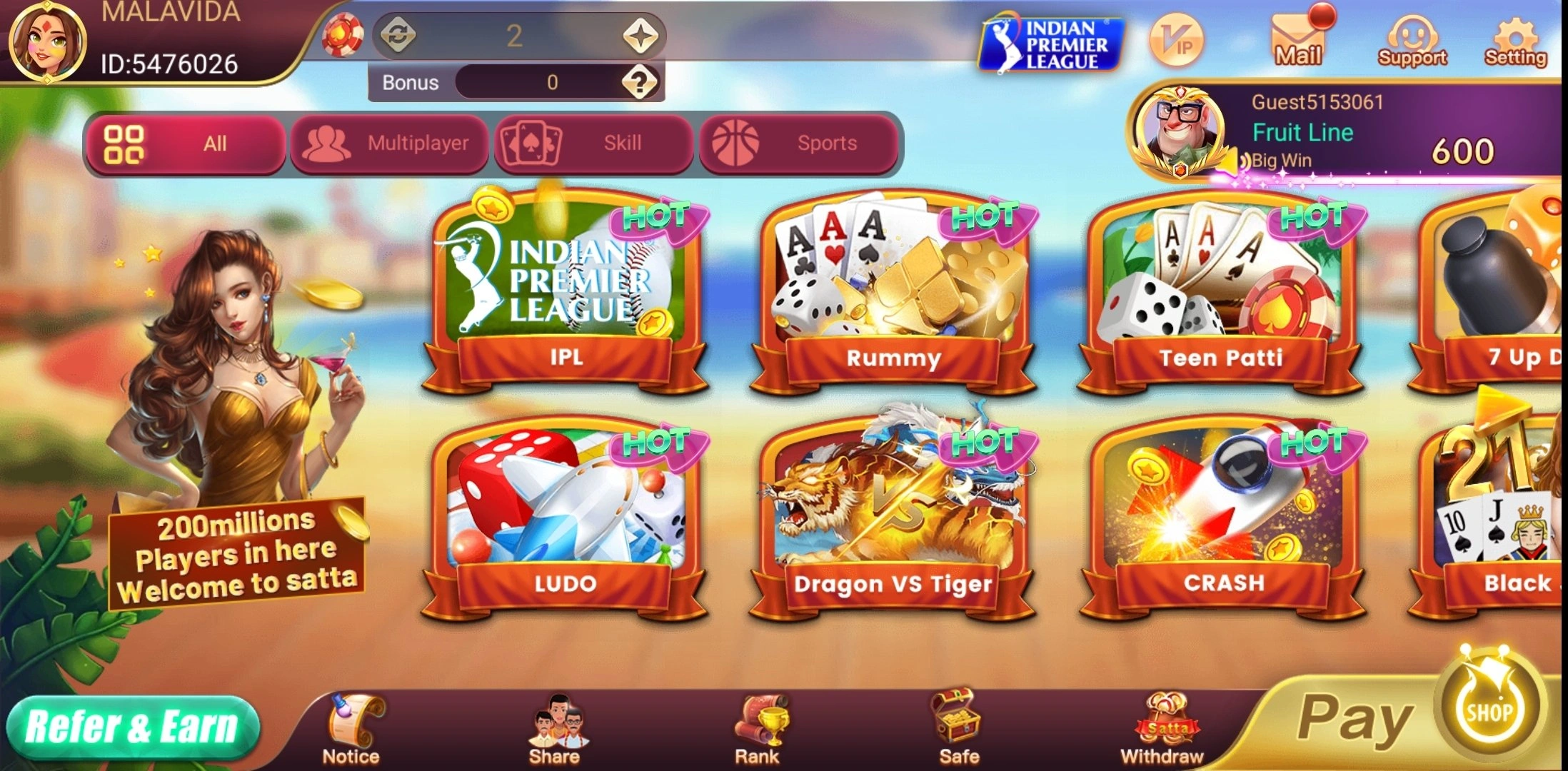Open the Share feature
The height and width of the screenshot is (771, 1568).
(x=556, y=721)
